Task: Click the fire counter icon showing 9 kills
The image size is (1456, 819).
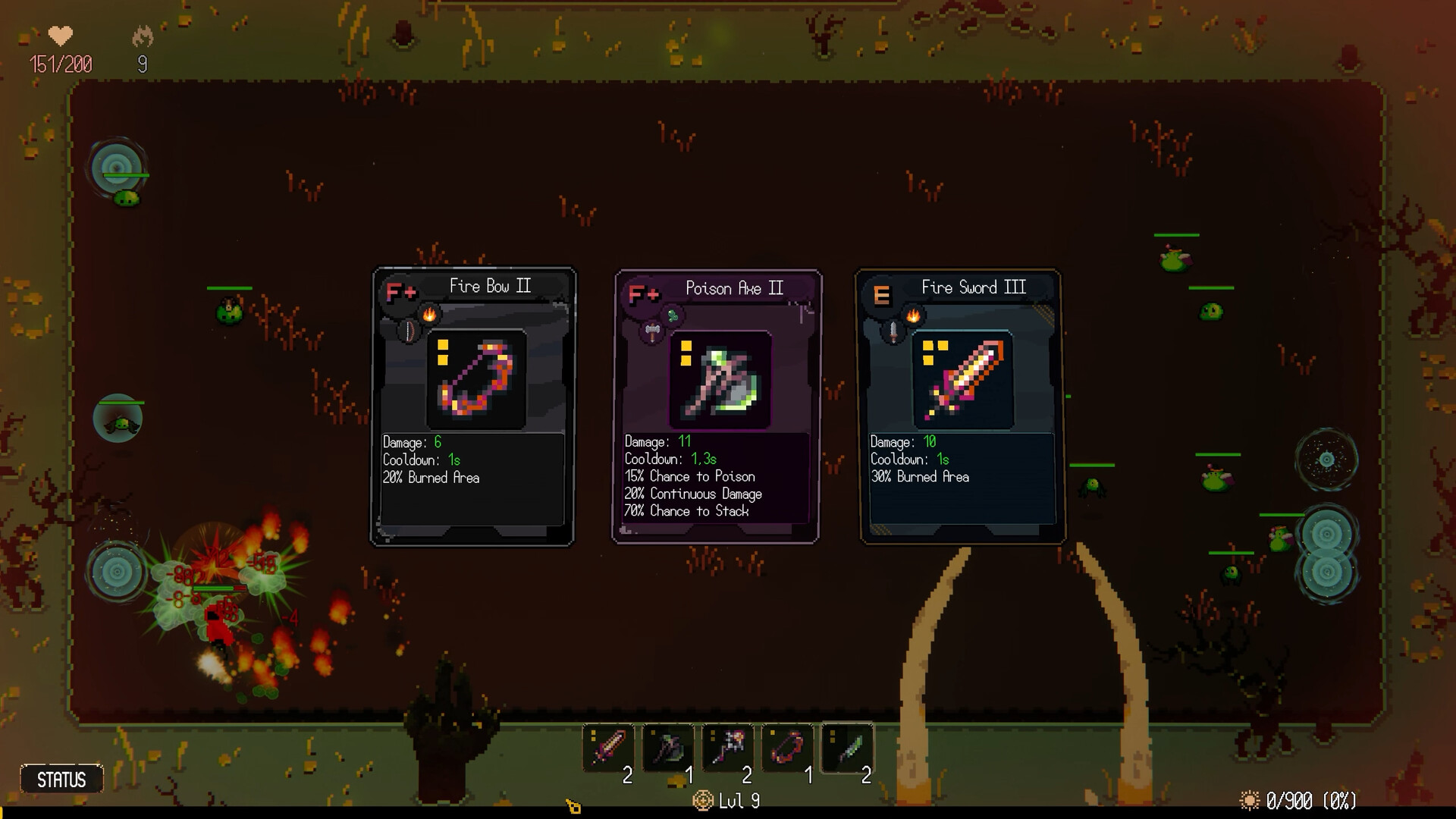Action: click(x=143, y=34)
